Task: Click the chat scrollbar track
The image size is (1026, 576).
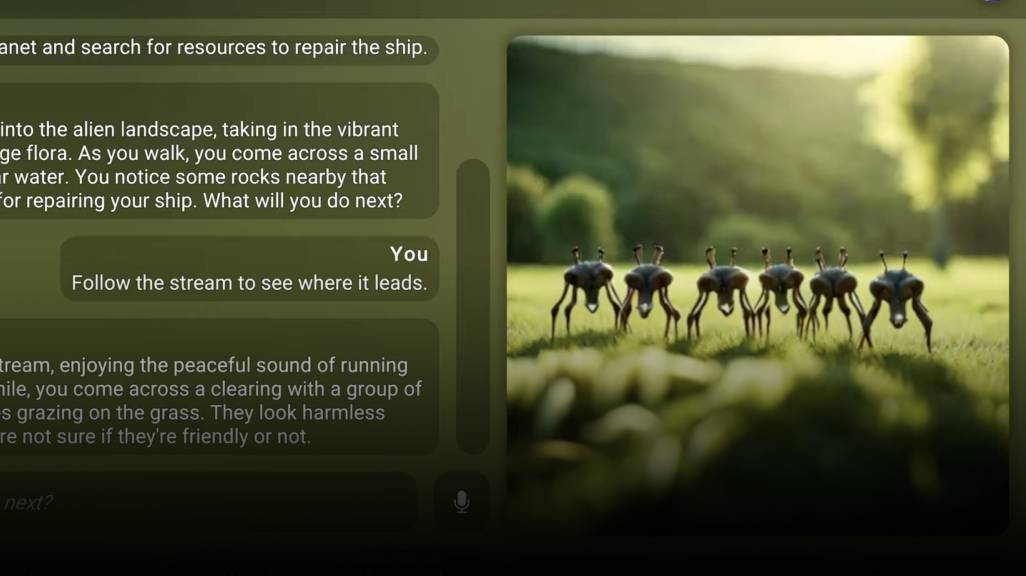Action: [x=473, y=305]
